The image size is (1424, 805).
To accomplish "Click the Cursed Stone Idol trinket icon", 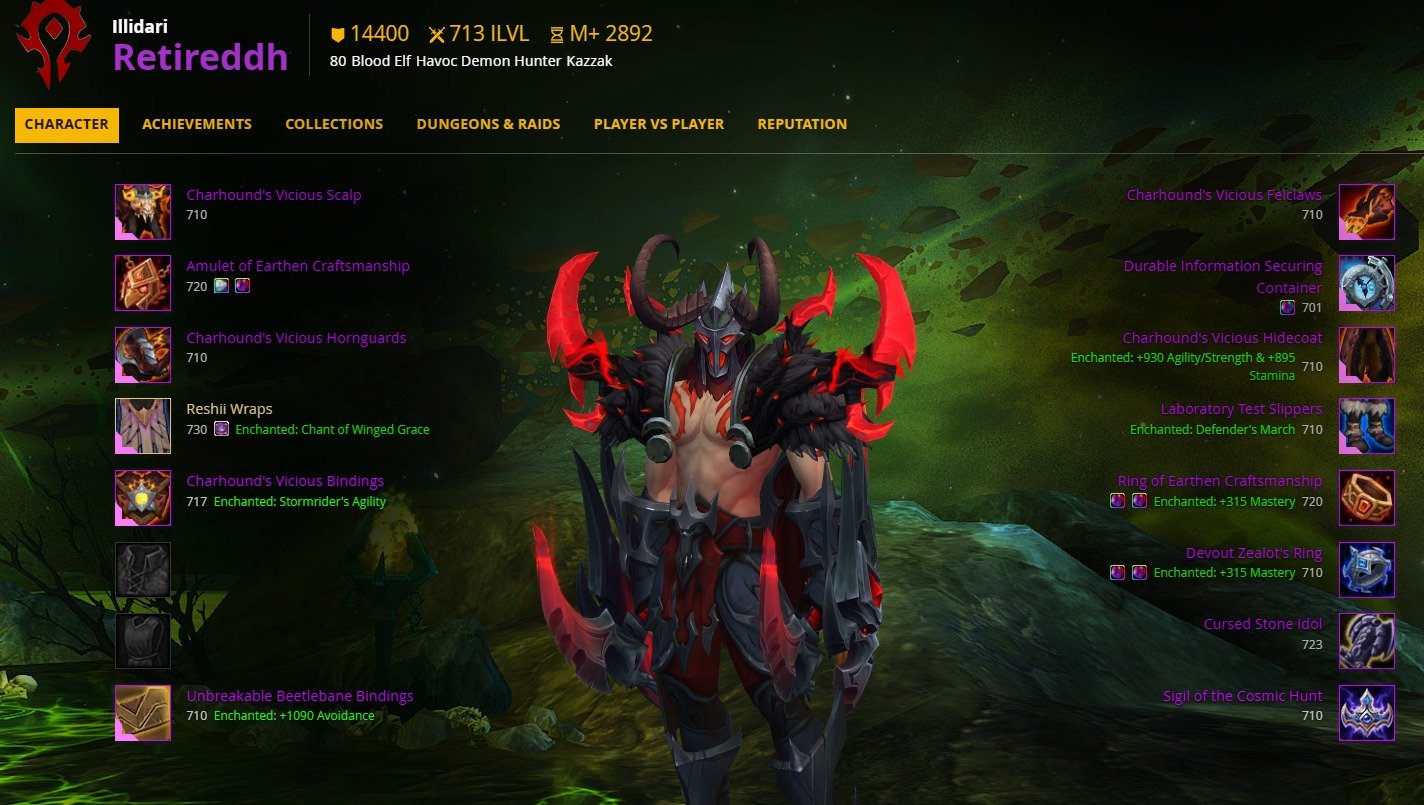I will click(x=1367, y=640).
